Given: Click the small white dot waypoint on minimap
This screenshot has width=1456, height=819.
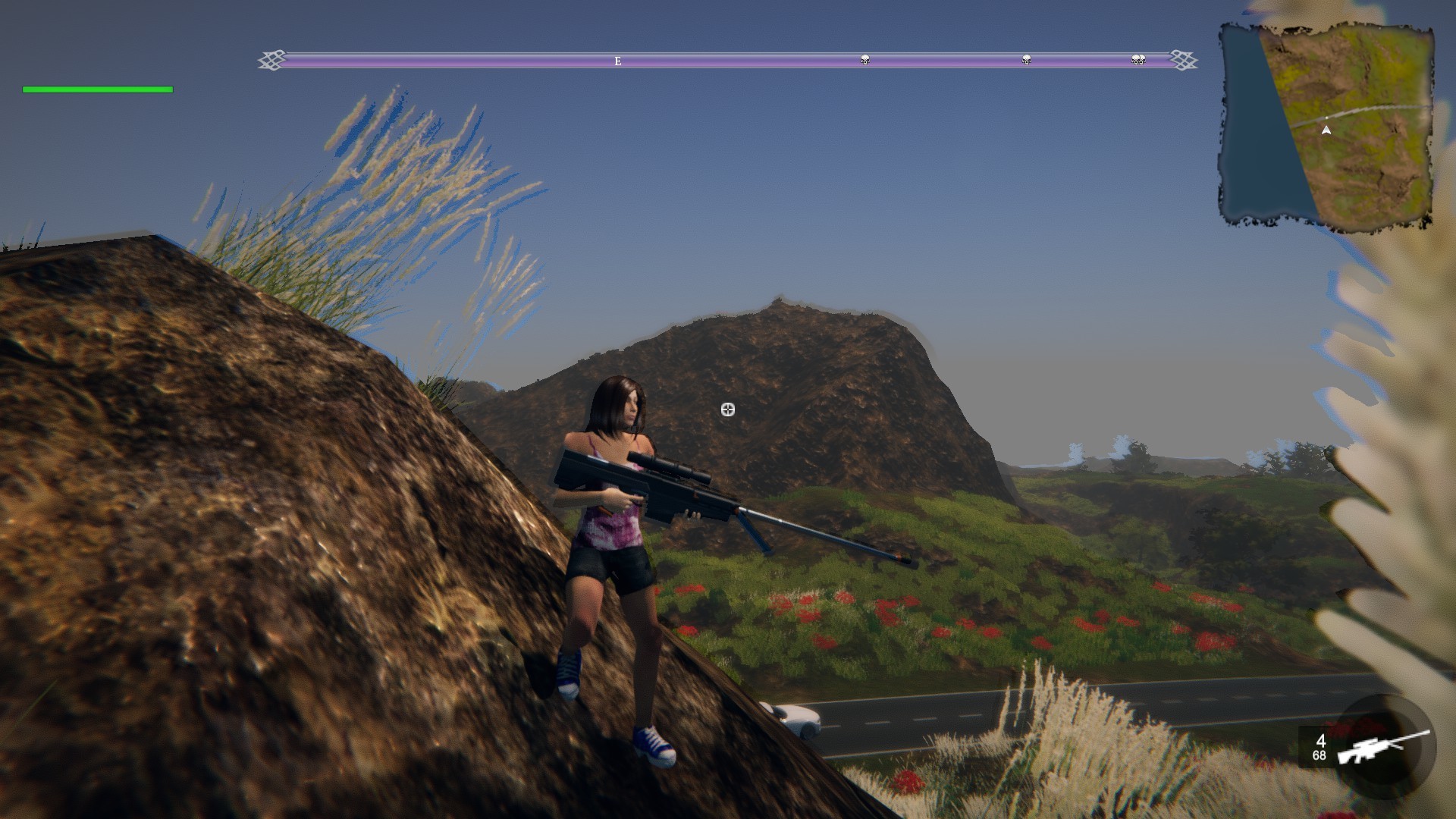Looking at the screenshot, I should 1326,117.
